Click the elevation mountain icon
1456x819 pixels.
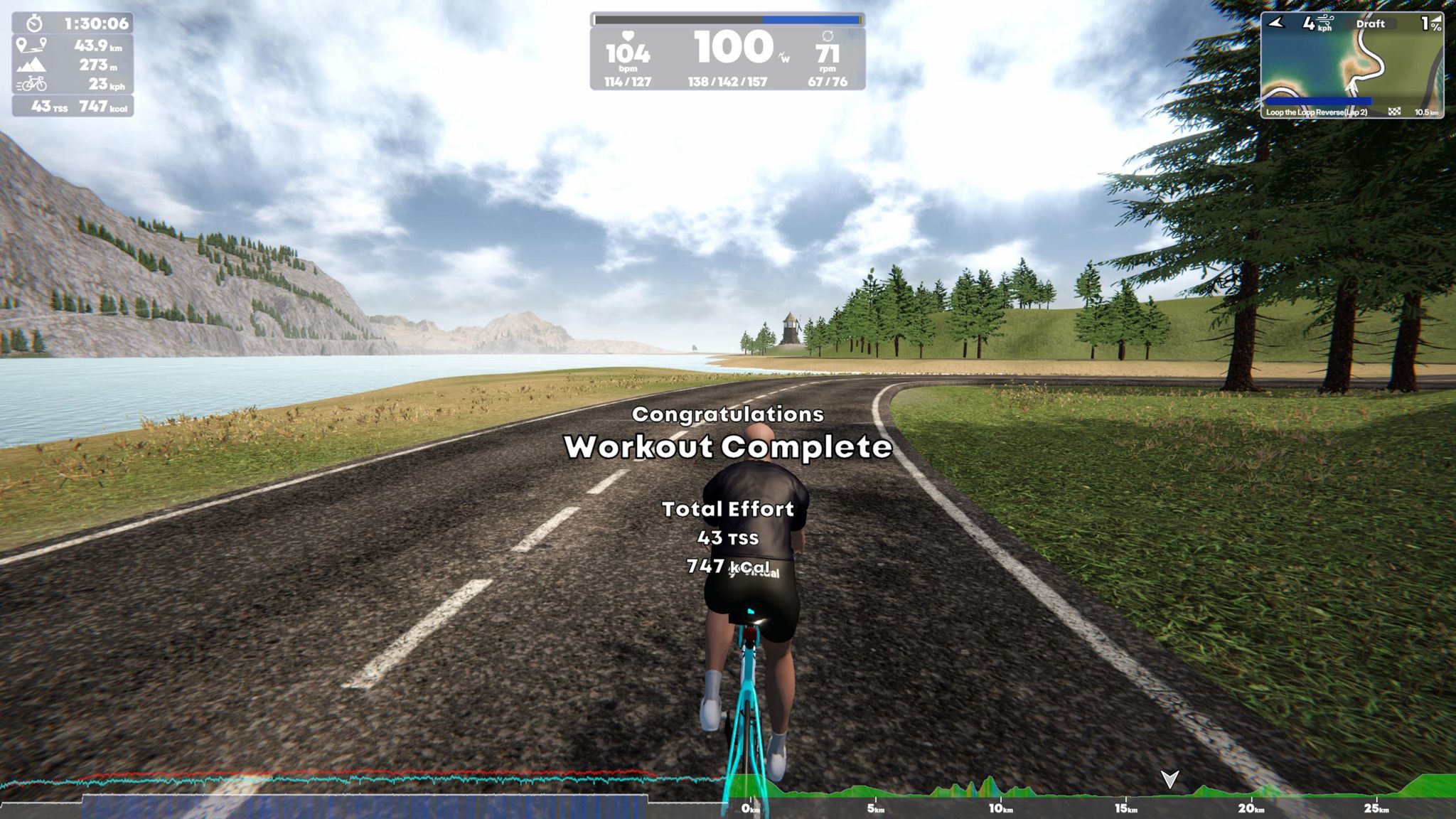(x=32, y=64)
